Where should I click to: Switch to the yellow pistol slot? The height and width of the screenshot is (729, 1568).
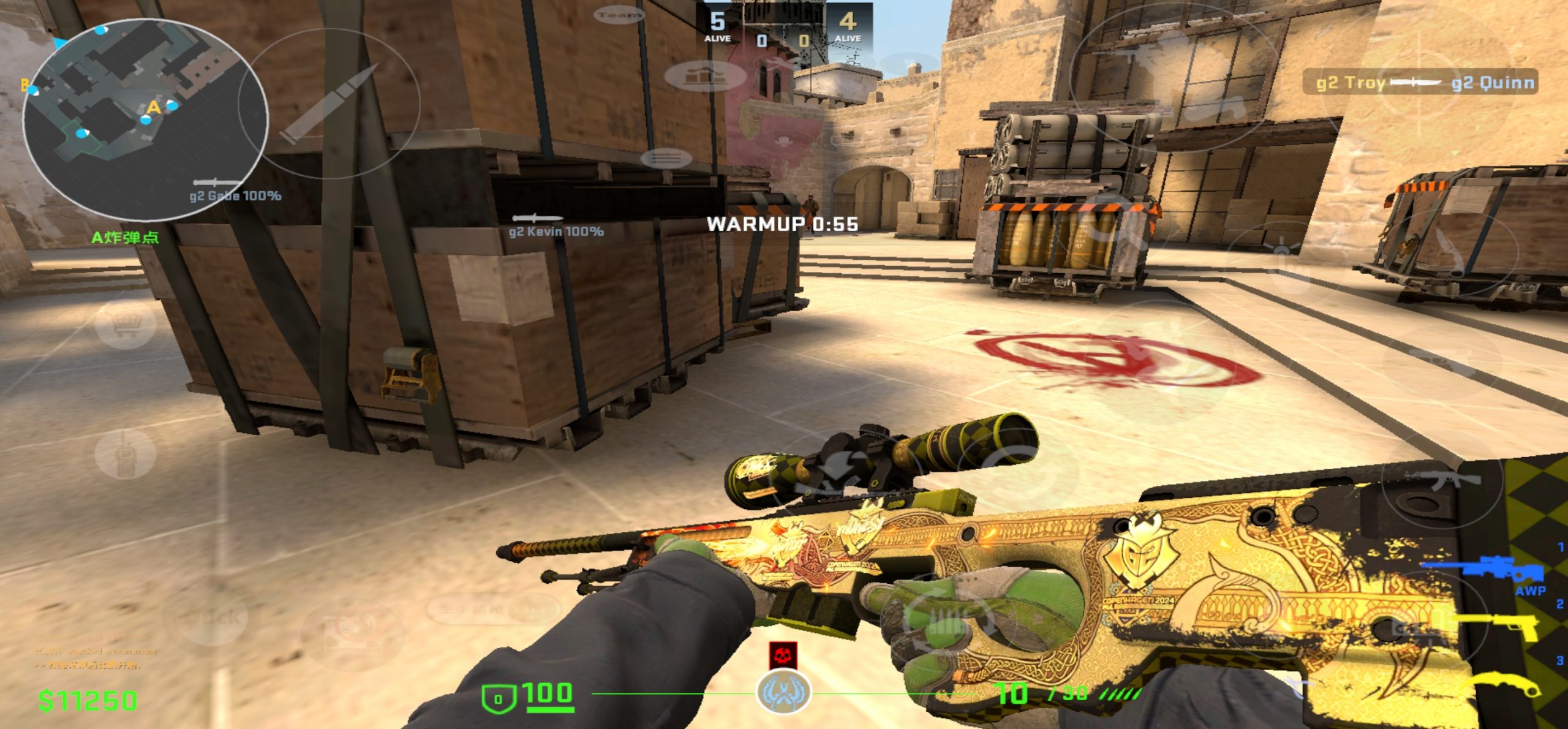[1501, 626]
